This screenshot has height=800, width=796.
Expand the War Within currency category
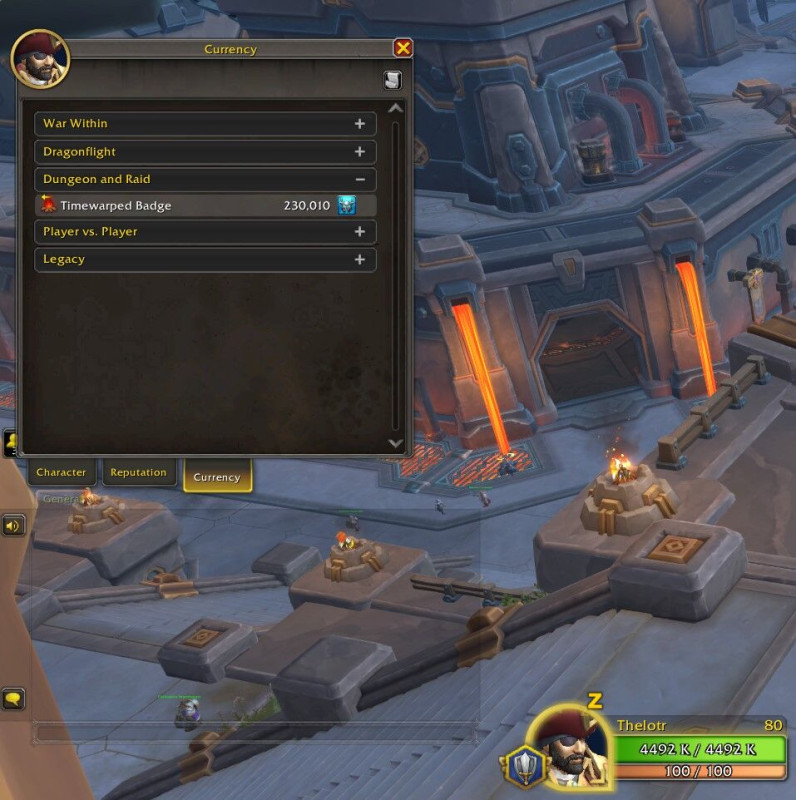pos(359,124)
